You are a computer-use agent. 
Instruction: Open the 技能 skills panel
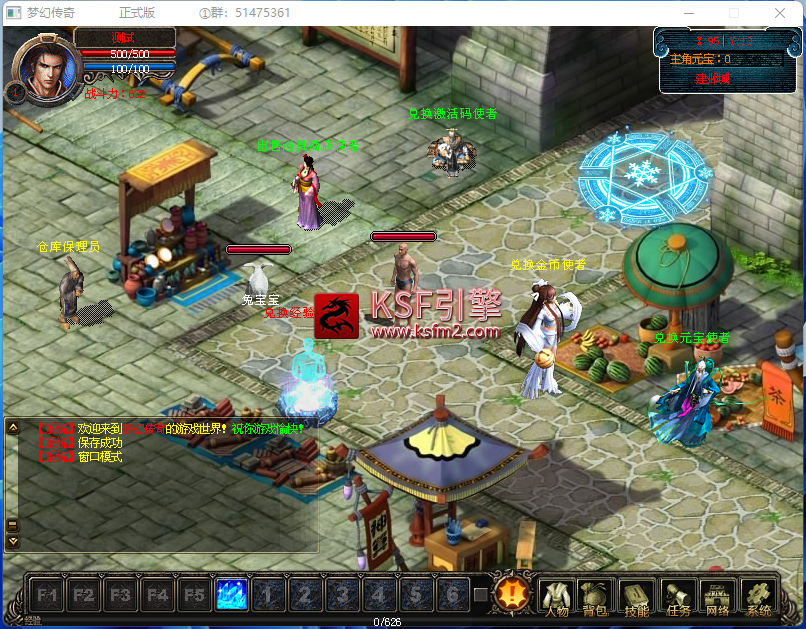click(x=637, y=597)
